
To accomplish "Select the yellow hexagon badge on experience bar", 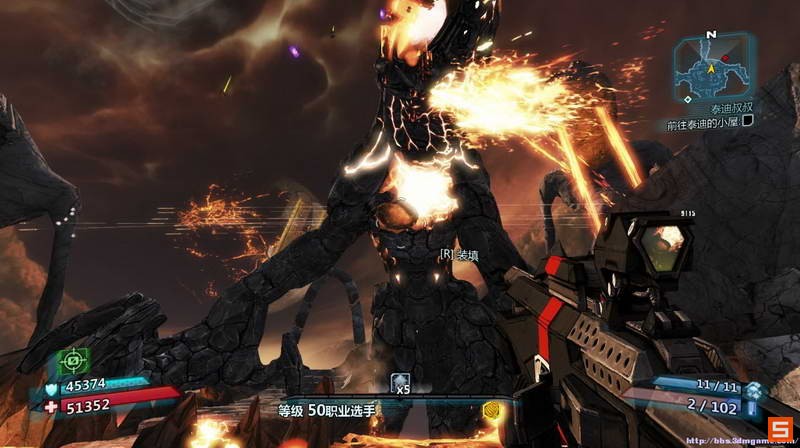I will (491, 410).
